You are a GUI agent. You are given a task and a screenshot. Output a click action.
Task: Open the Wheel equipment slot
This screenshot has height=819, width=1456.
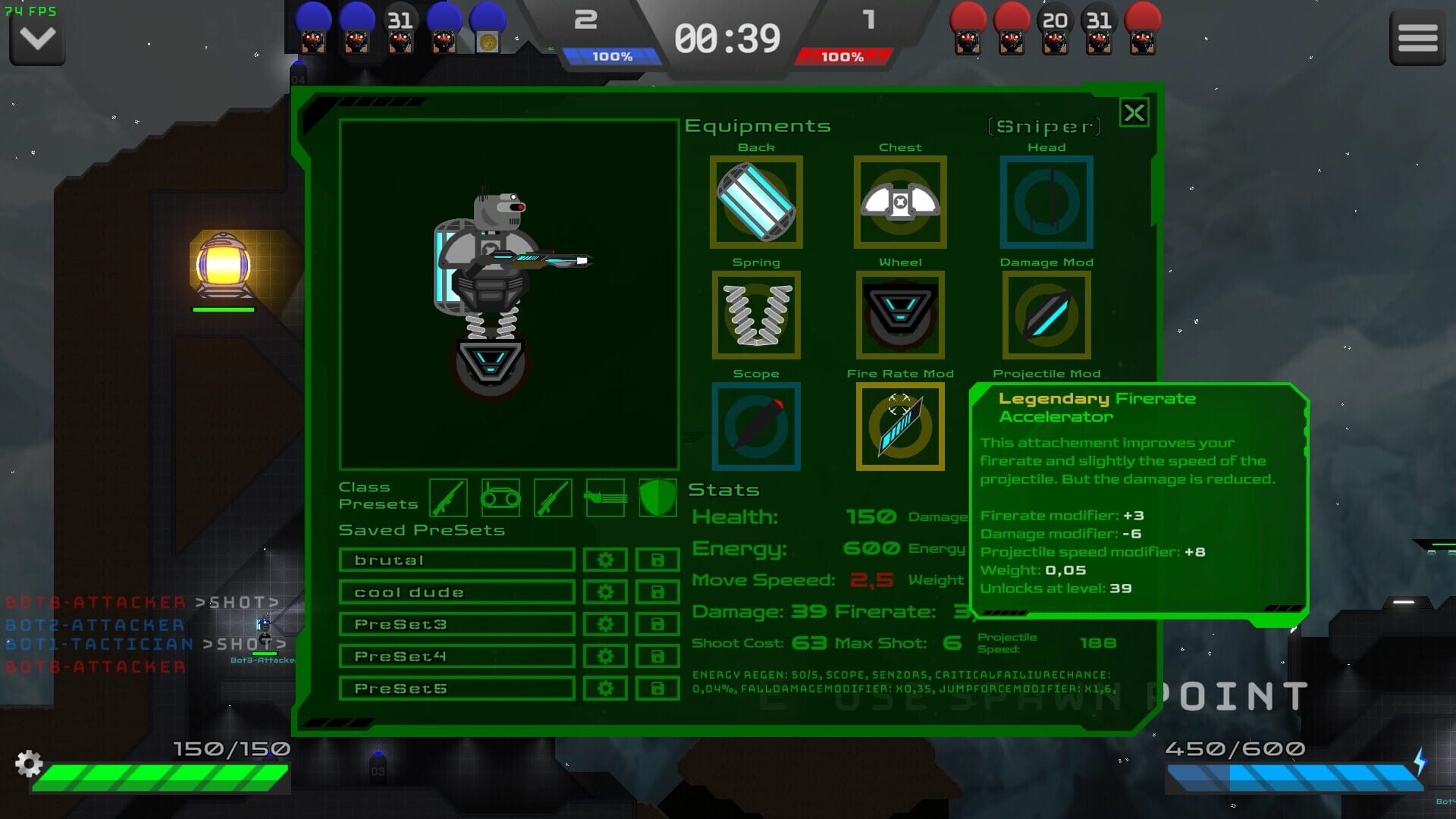point(901,313)
